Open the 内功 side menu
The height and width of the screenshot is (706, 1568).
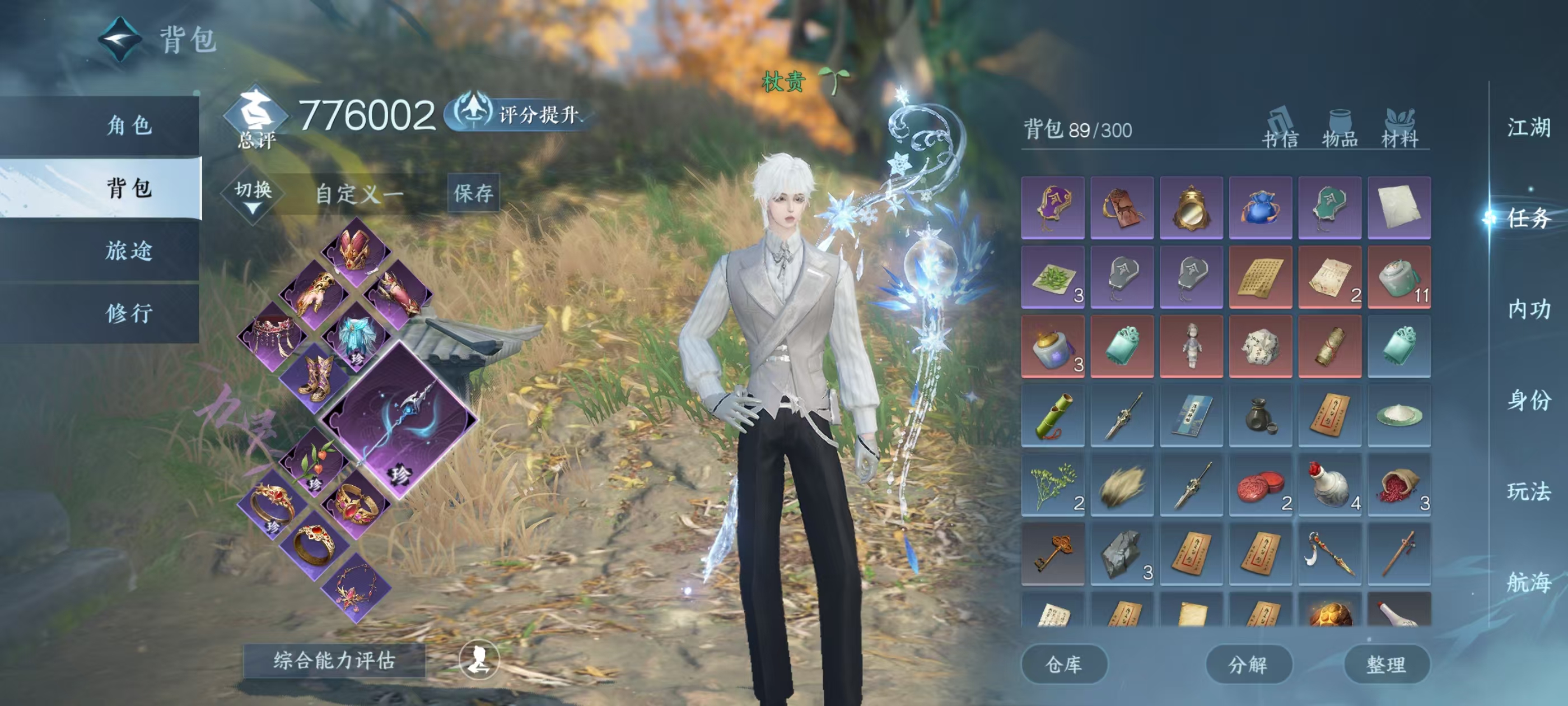1528,309
